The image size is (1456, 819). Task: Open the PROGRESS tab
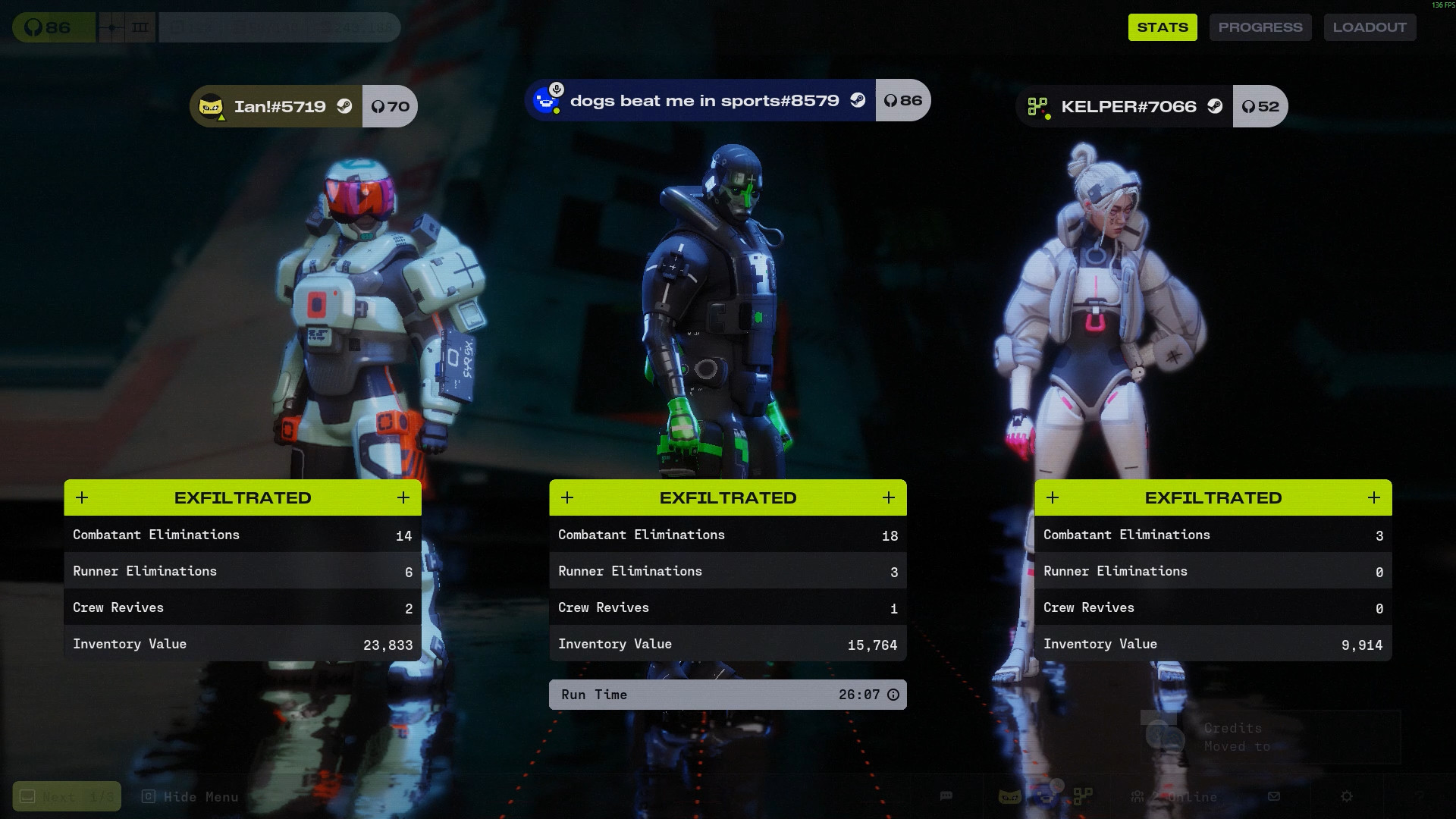coord(1260,27)
